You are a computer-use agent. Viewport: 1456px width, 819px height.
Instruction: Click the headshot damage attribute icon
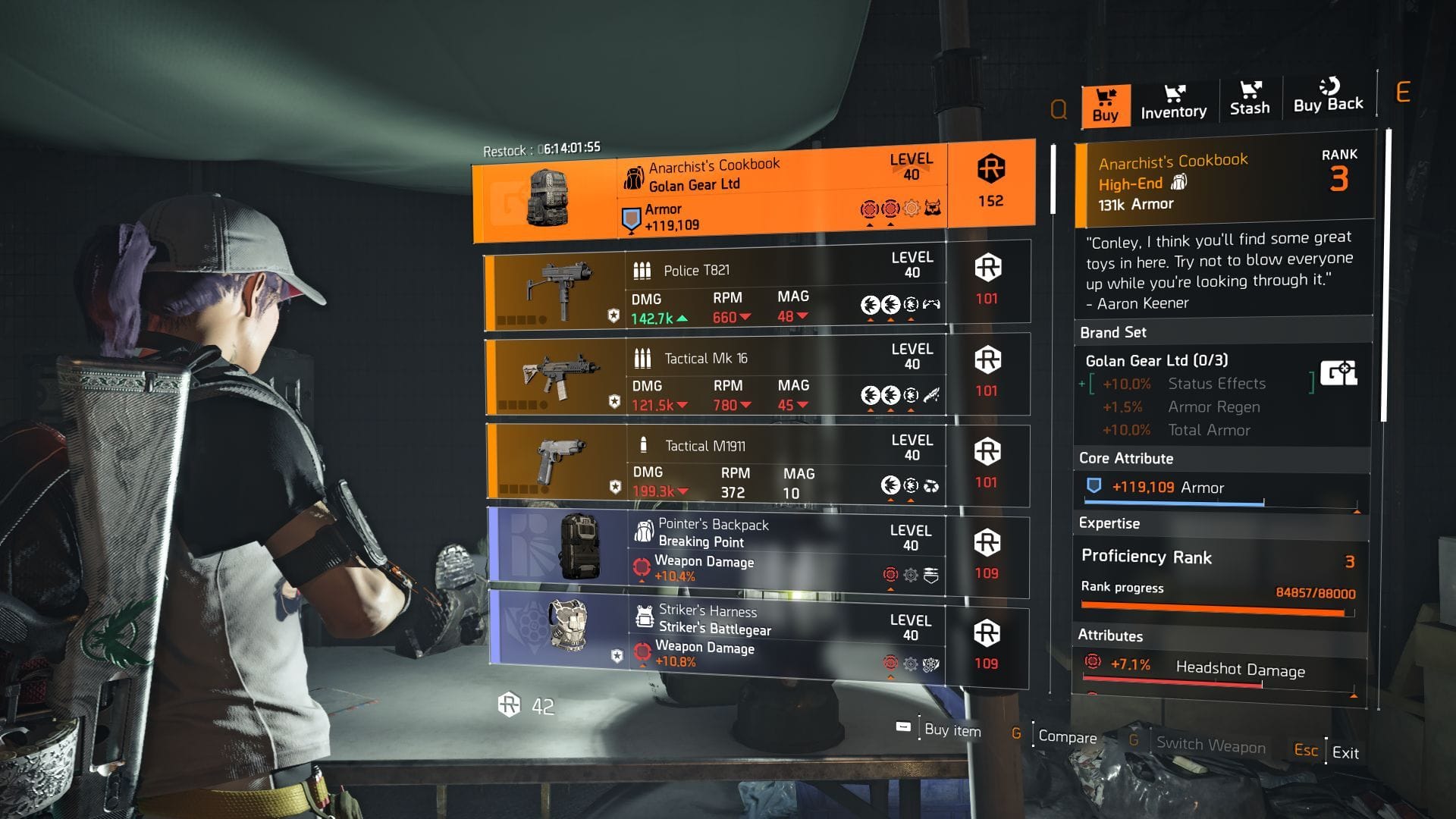coord(1092,664)
